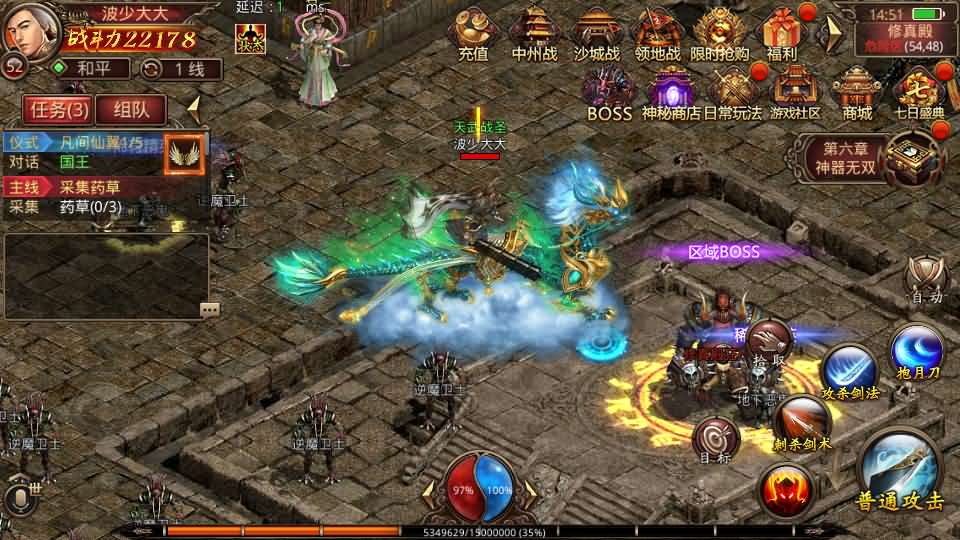Image resolution: width=960 pixels, height=540 pixels.
Task: Switch to the 组队 team tab
Action: pyautogui.click(x=139, y=109)
